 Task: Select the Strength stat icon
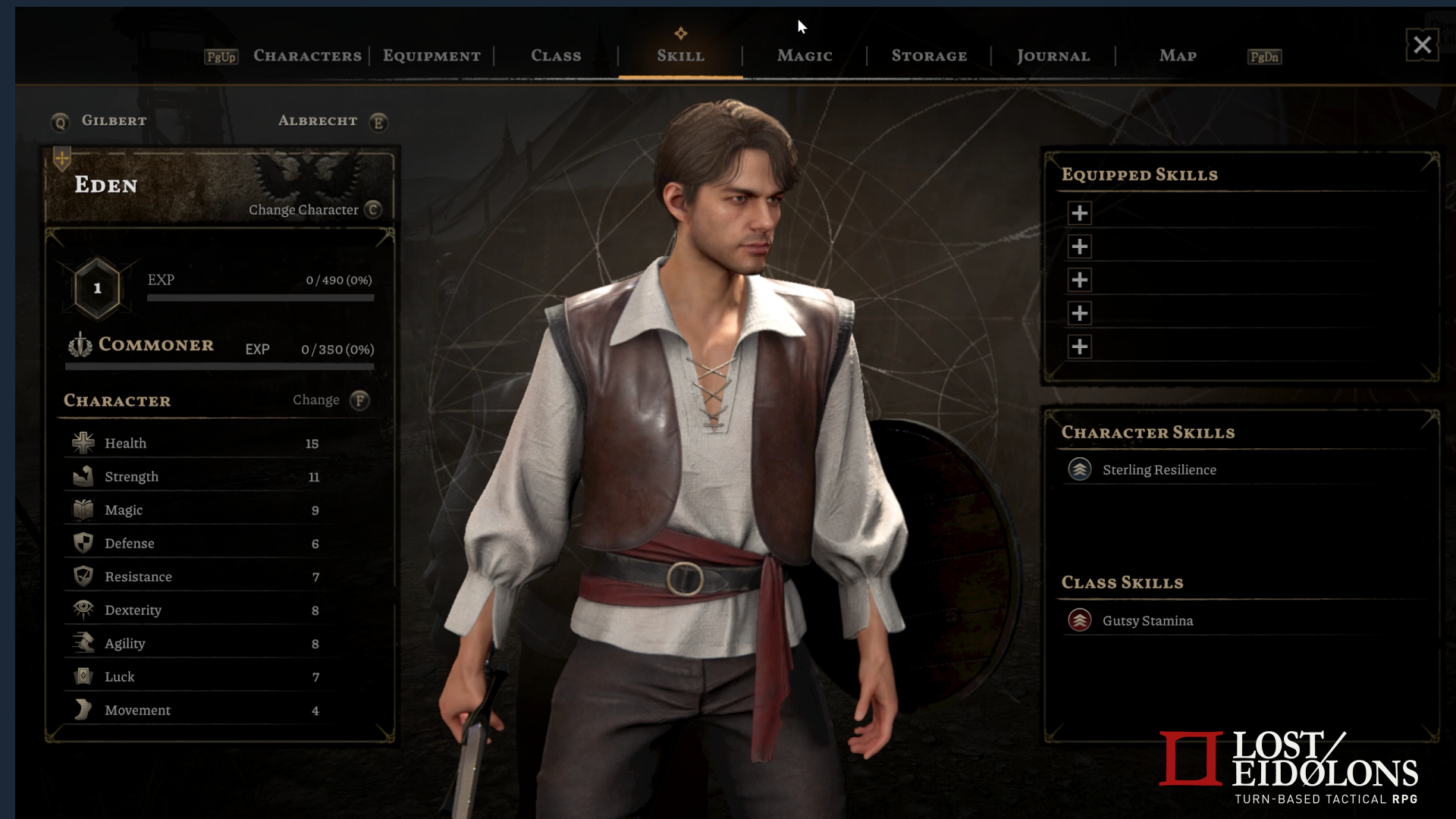(83, 476)
